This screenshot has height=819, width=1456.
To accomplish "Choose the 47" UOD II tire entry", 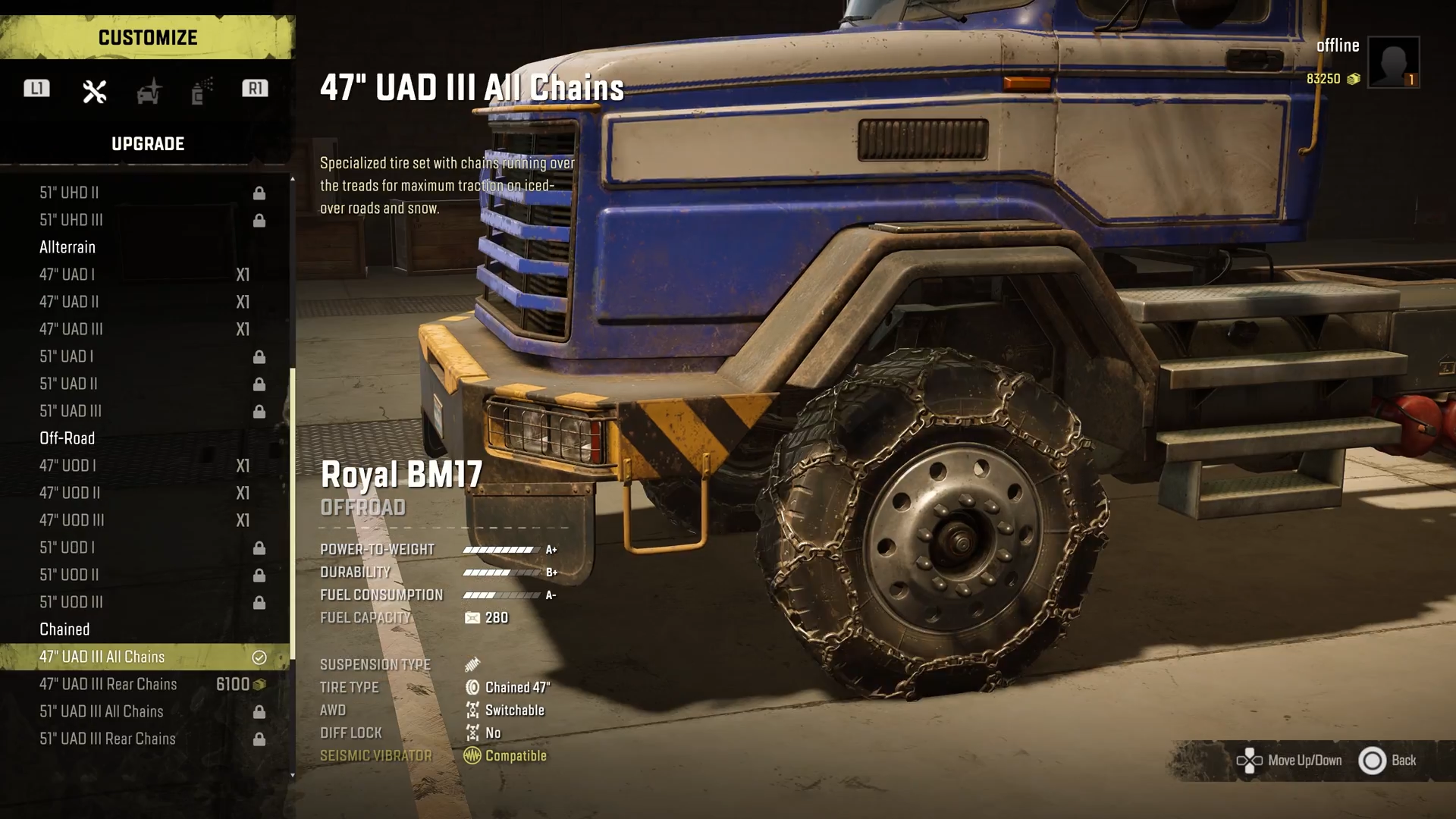I will pyautogui.click(x=144, y=493).
